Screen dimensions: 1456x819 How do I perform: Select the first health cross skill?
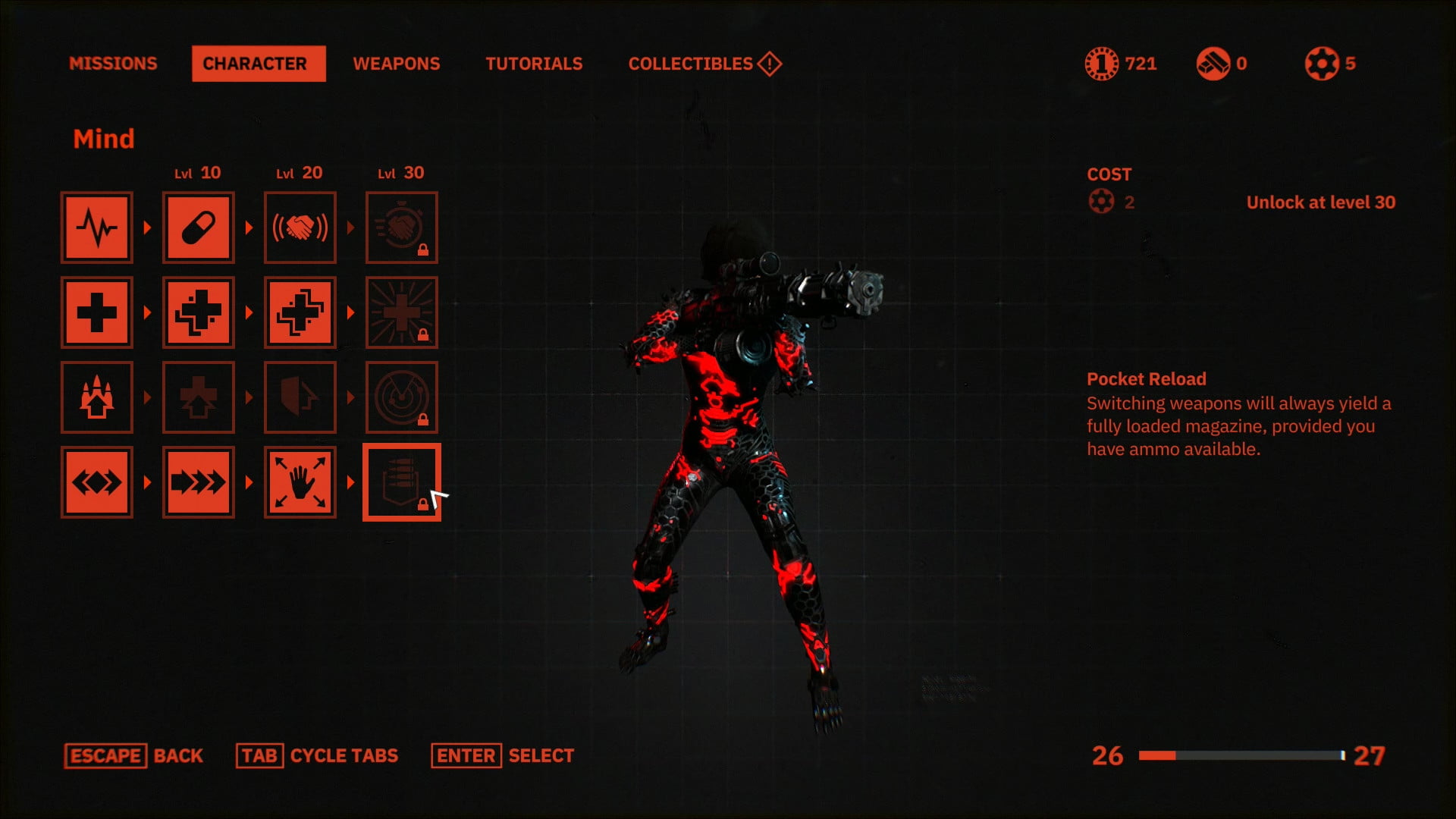96,312
